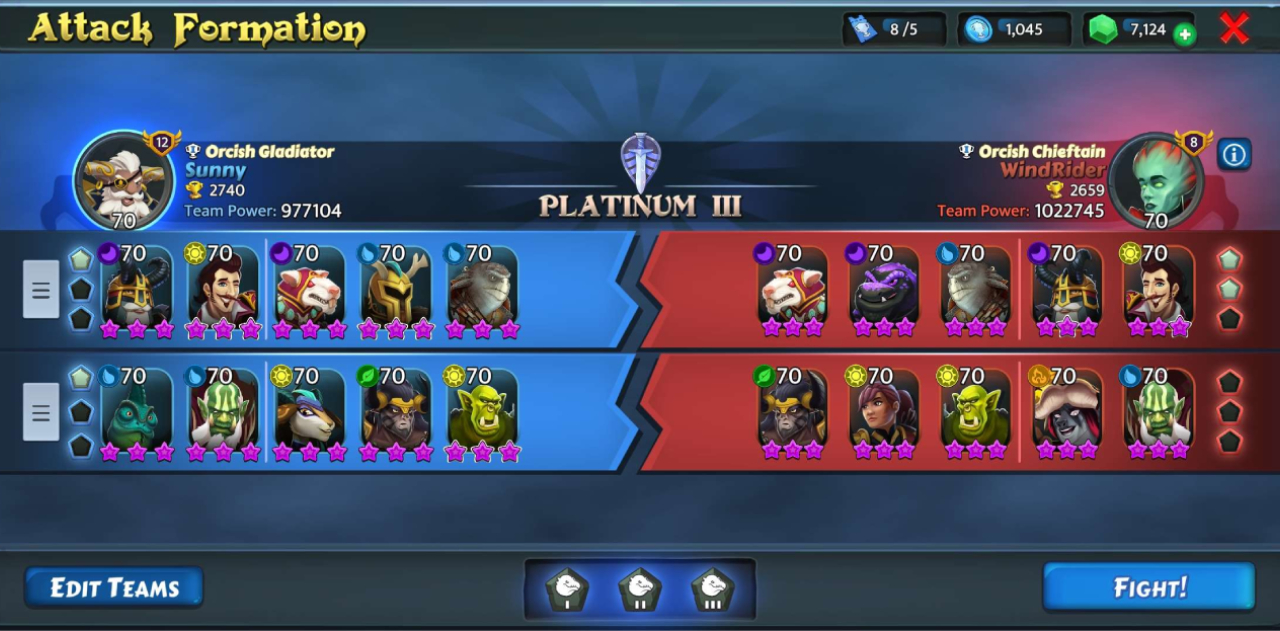Viewport: 1280px width, 631px height.
Task: Show opponent info with the blue info icon
Action: click(x=1234, y=155)
